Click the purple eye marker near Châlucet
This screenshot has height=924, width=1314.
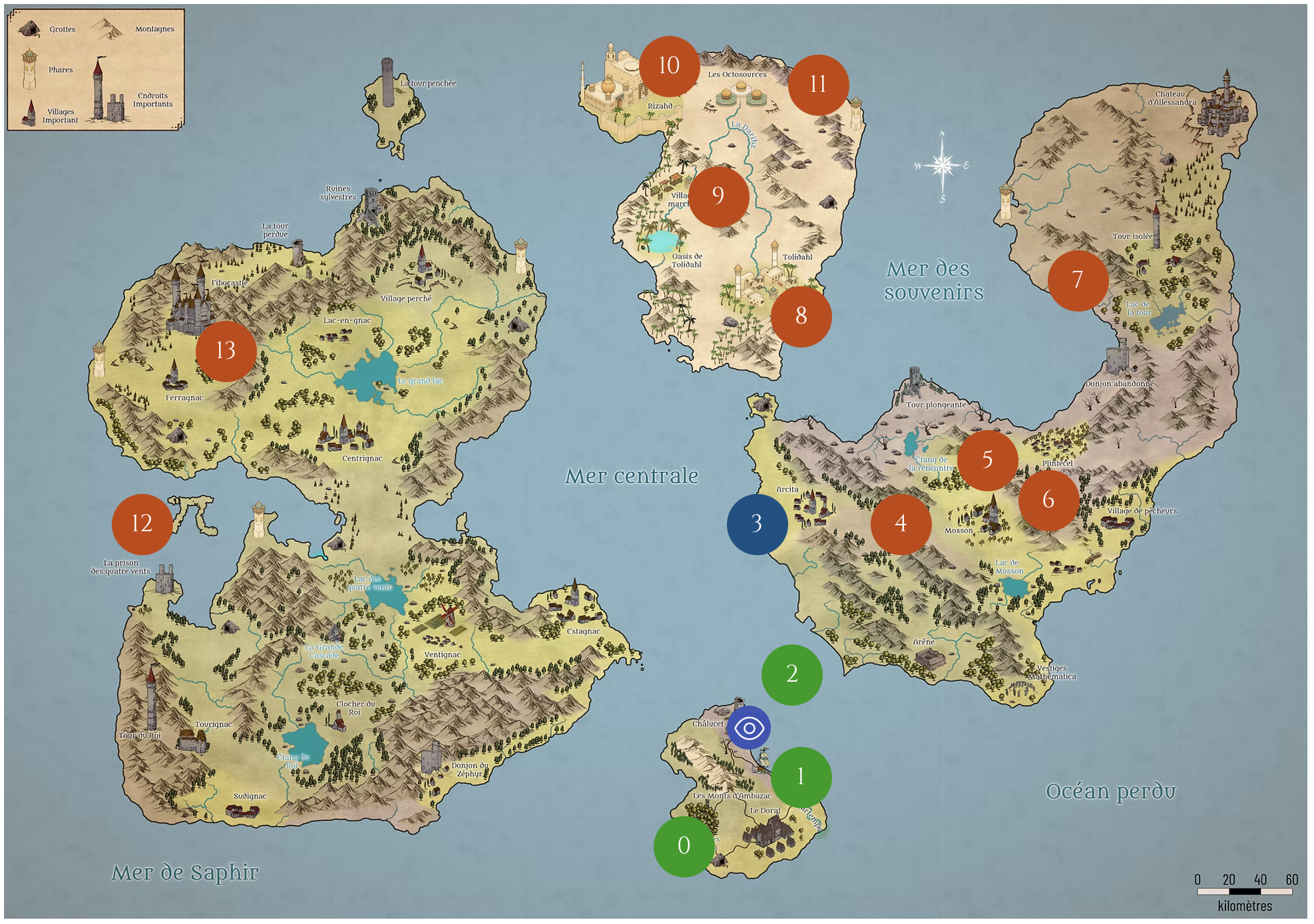click(749, 728)
